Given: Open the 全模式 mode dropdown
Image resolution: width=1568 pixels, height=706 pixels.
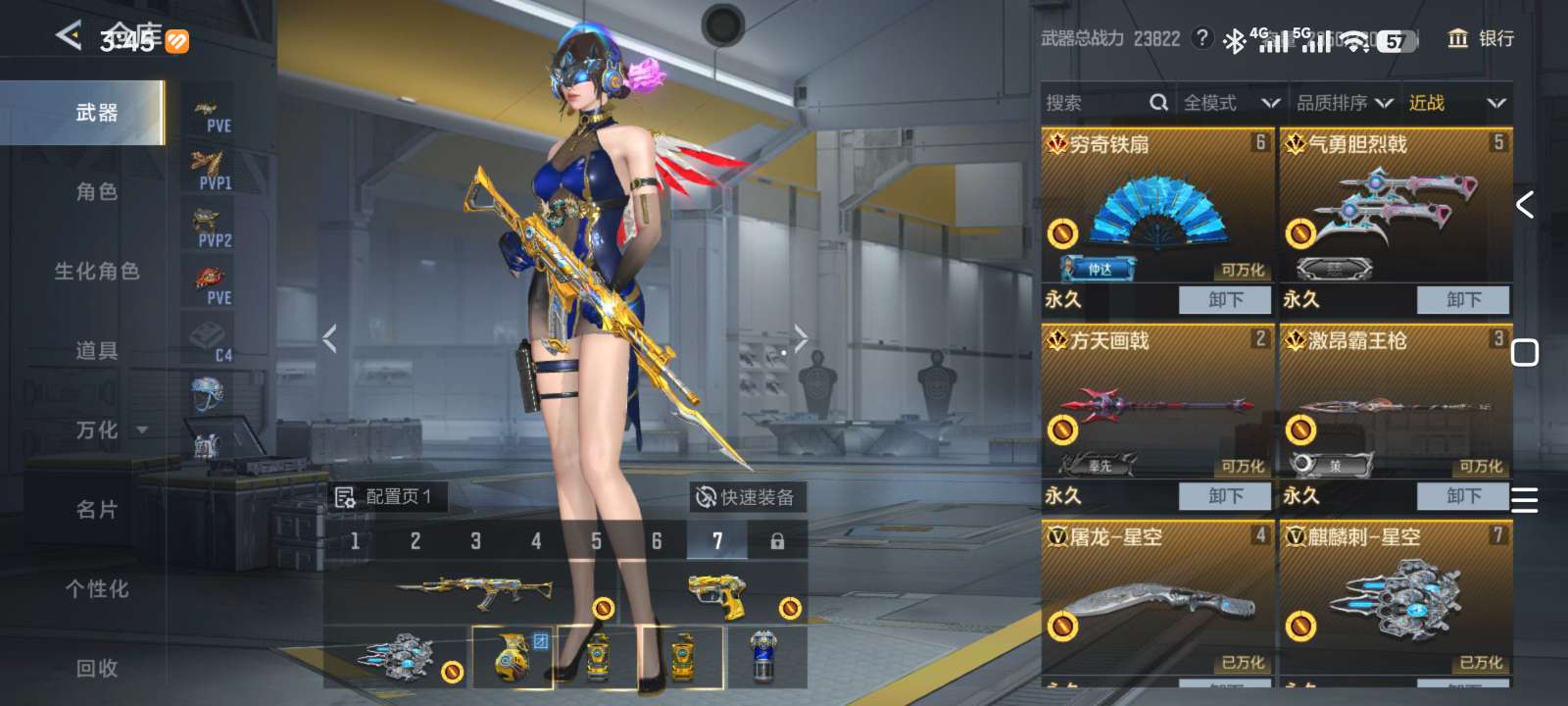Looking at the screenshot, I should [x=1231, y=103].
